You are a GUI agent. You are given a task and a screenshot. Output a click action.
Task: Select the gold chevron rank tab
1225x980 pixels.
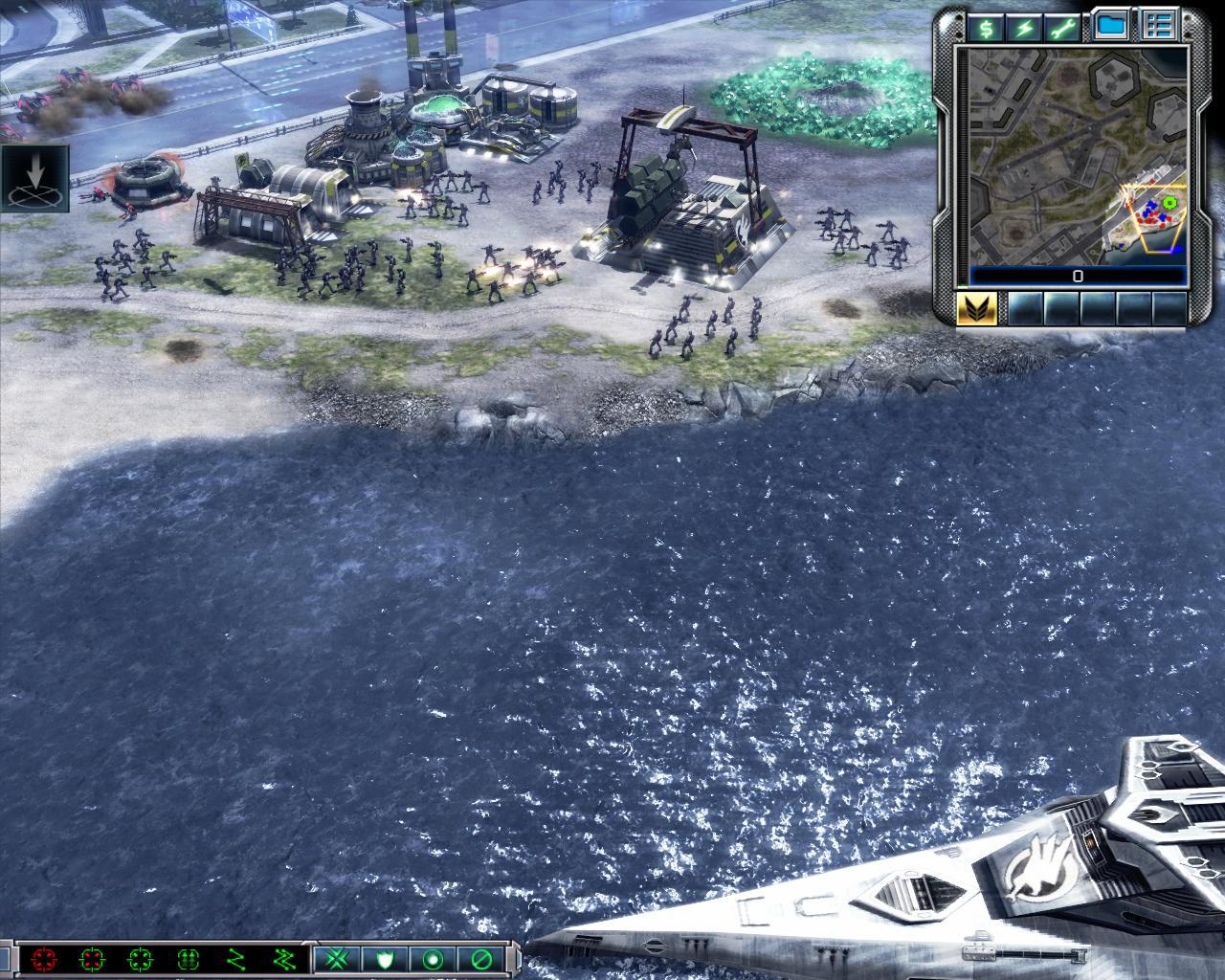(977, 308)
